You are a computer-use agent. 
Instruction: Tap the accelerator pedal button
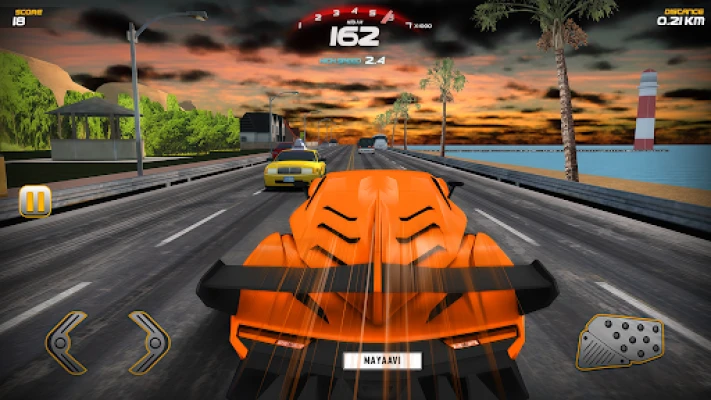tap(621, 342)
